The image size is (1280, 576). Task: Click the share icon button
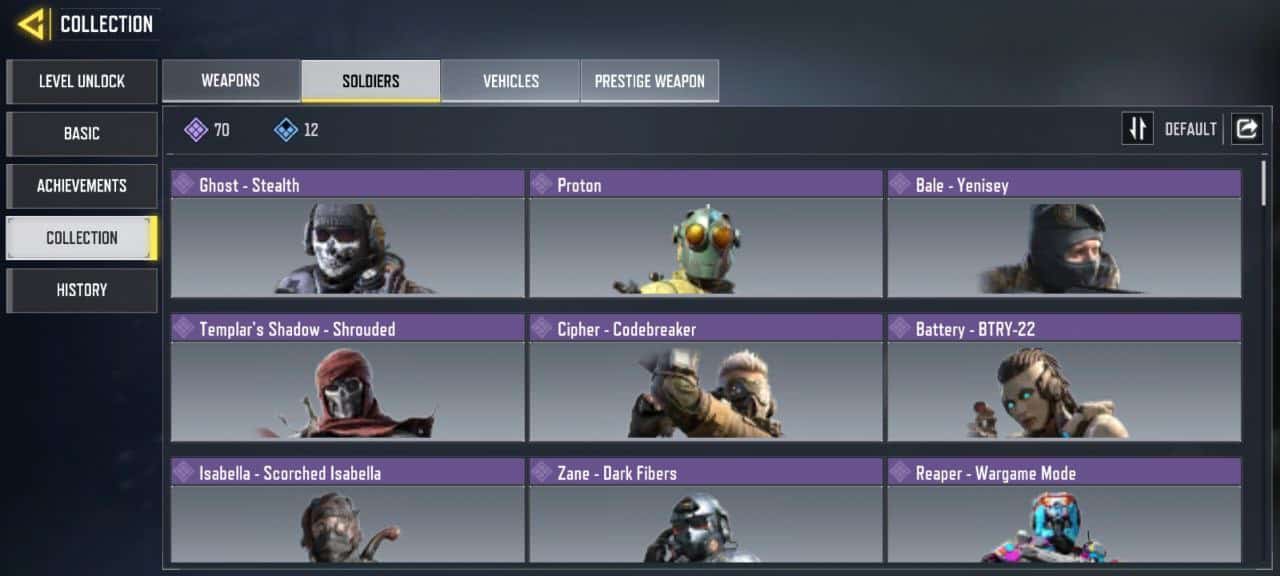pyautogui.click(x=1247, y=129)
